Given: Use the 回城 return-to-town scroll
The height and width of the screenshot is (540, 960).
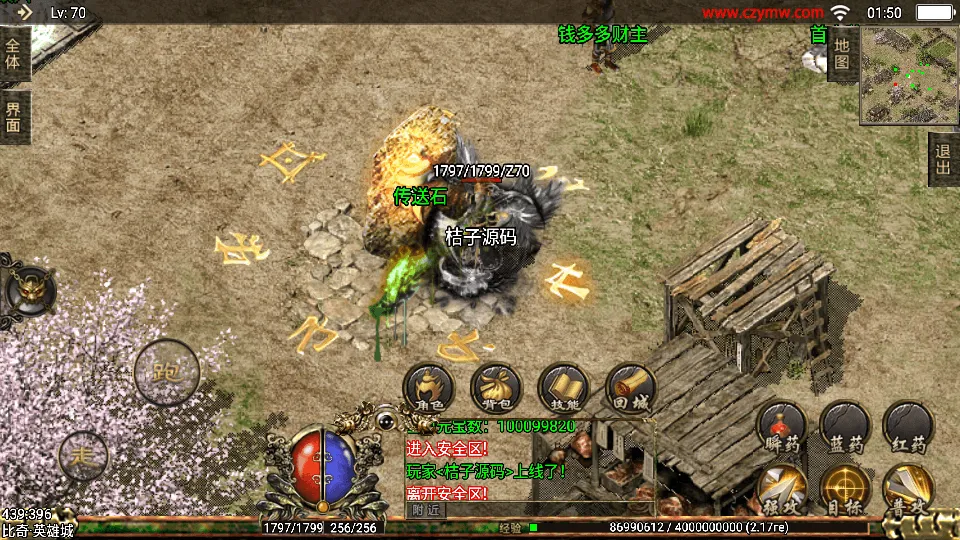Looking at the screenshot, I should pos(630,388).
